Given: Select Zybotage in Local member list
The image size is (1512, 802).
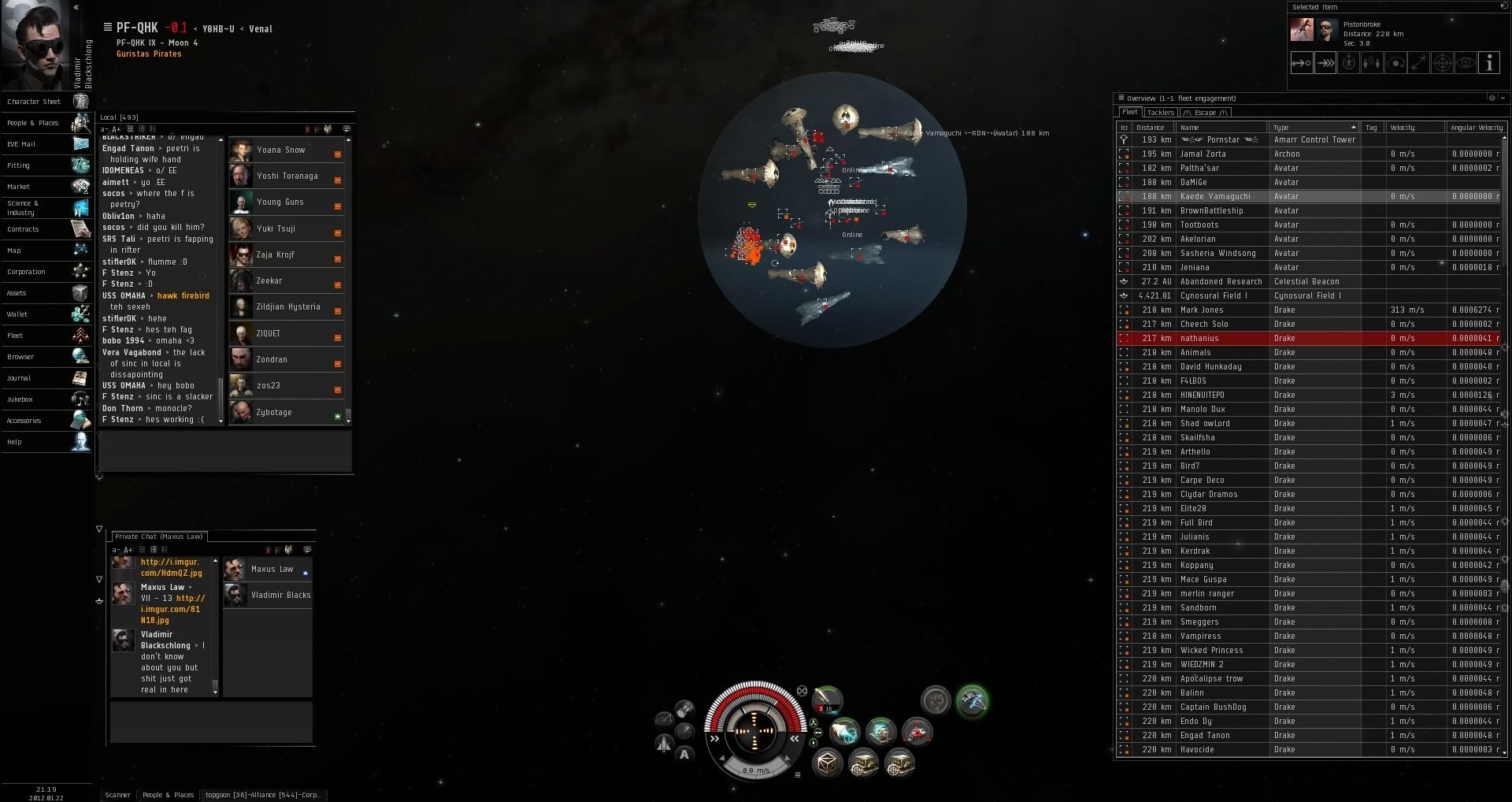Looking at the screenshot, I should click(274, 412).
